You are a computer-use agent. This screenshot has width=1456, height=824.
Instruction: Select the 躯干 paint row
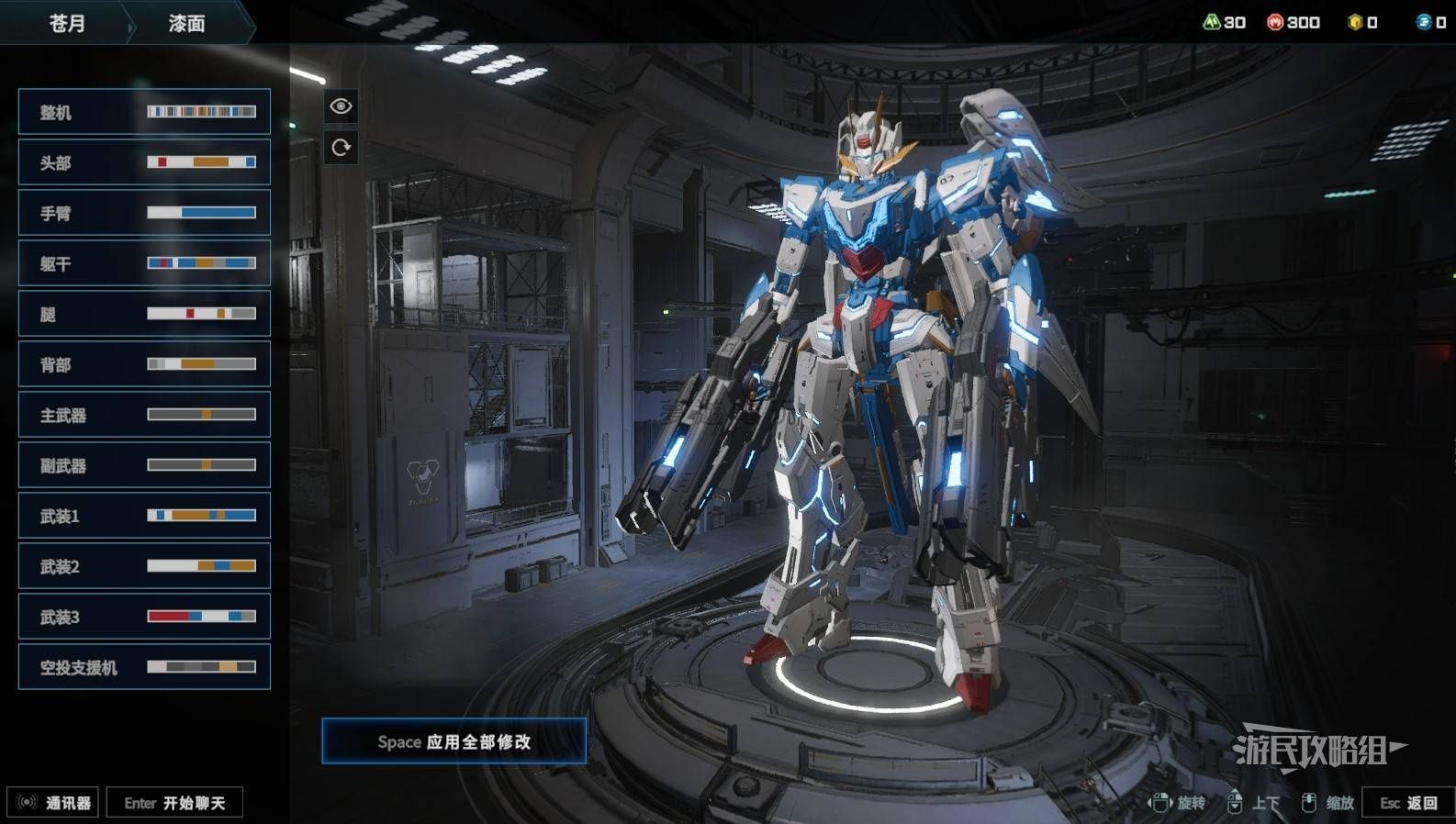(144, 263)
